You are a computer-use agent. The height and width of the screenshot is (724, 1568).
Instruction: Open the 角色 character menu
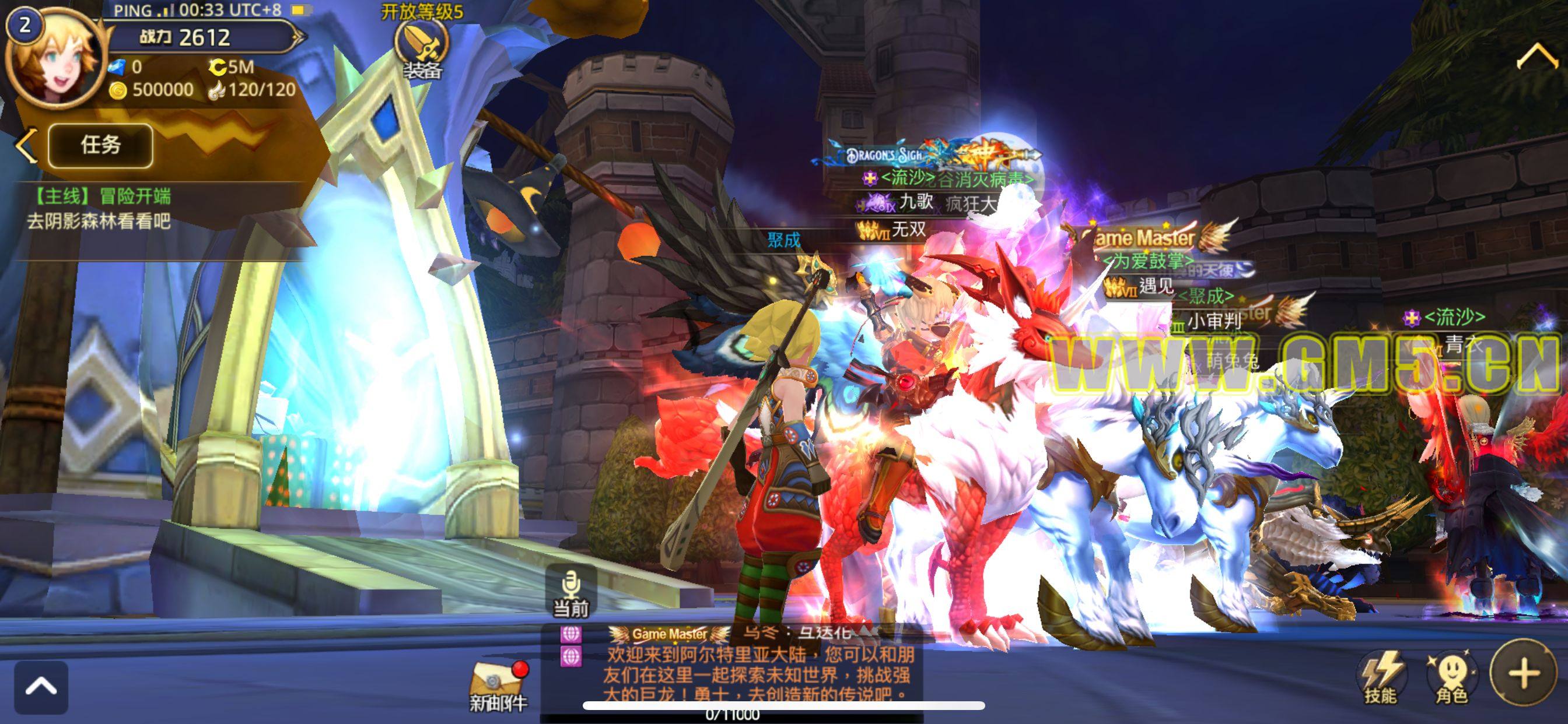click(1452, 677)
